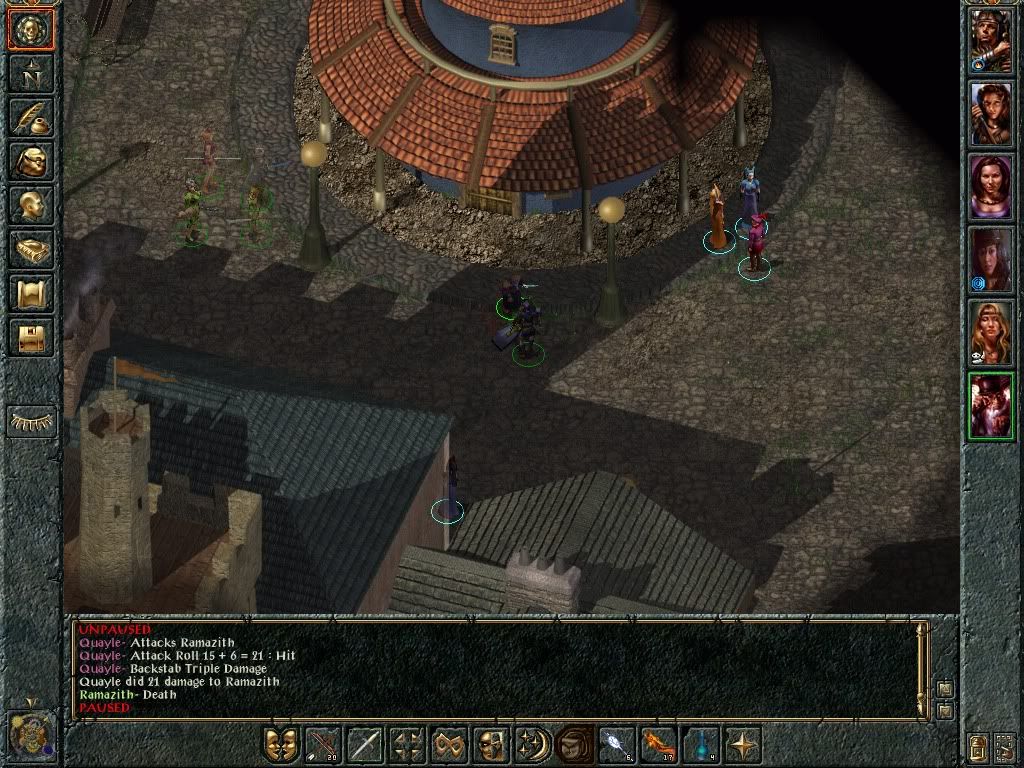Toggle the game clock pause button
The image size is (1024, 768).
[x=32, y=734]
